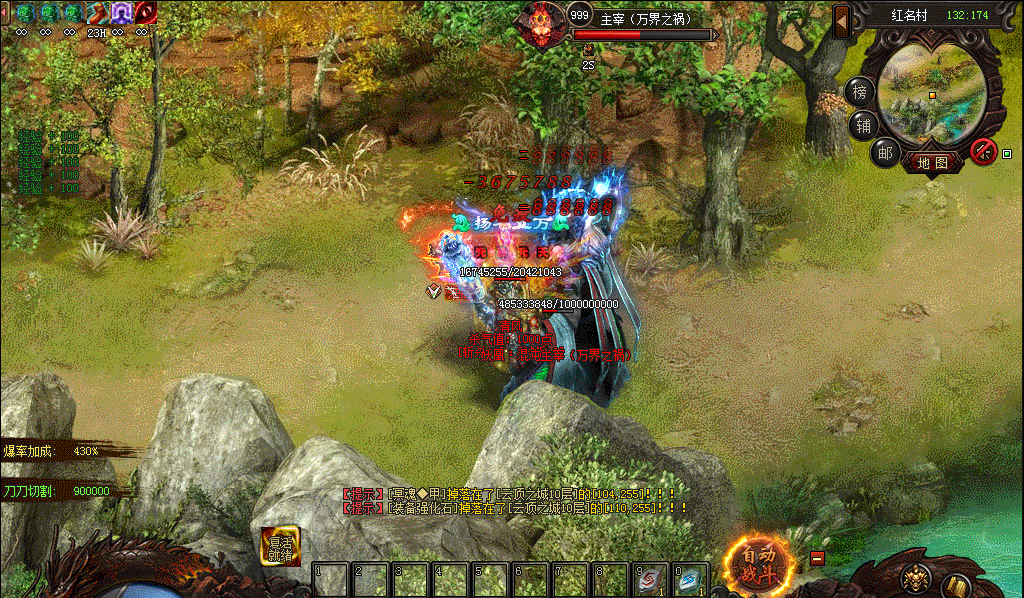Open the golden helmet character icon
This screenshot has width=1024, height=598.
(913, 579)
